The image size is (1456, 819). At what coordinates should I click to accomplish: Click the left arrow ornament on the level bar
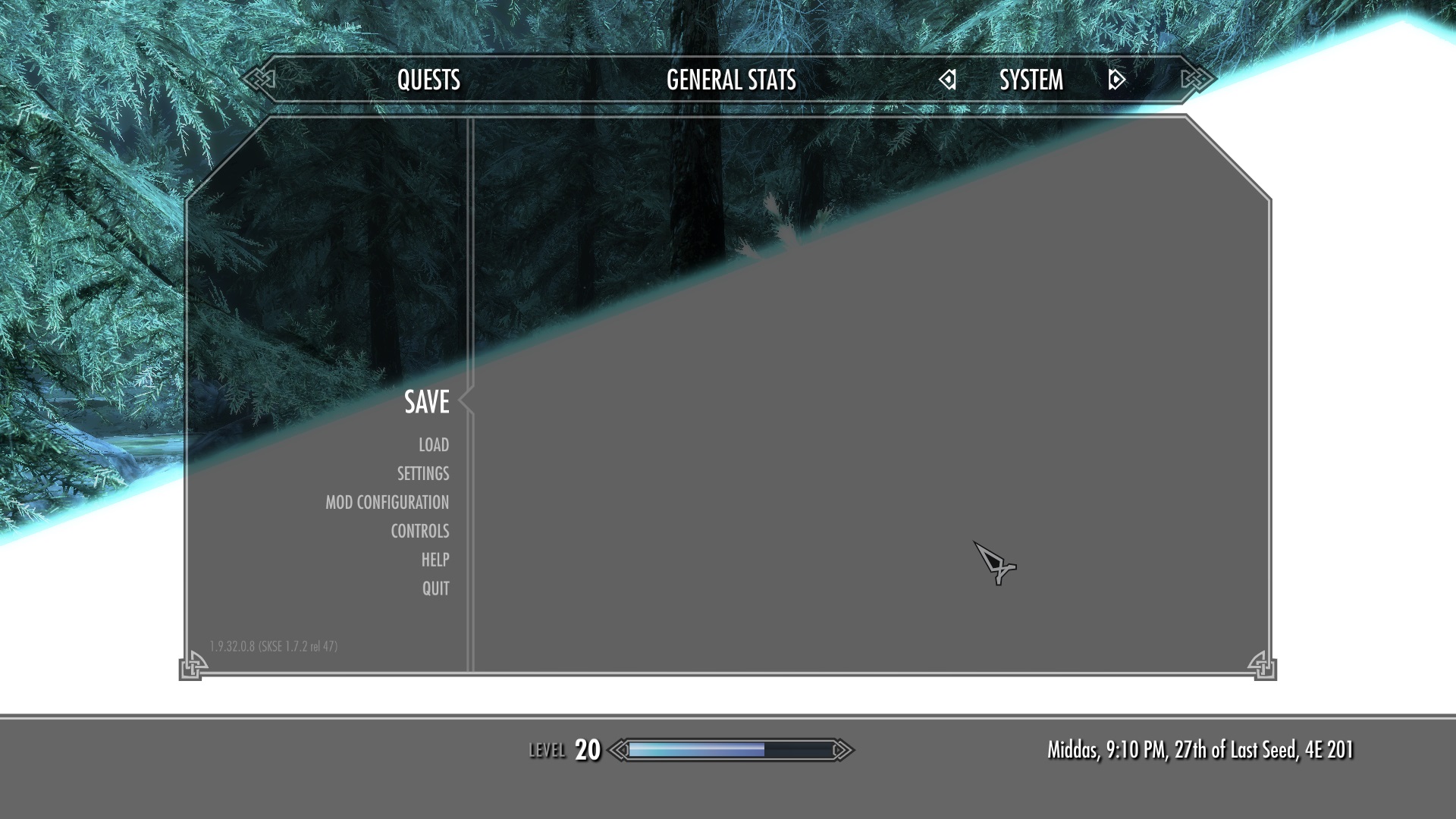pos(620,748)
